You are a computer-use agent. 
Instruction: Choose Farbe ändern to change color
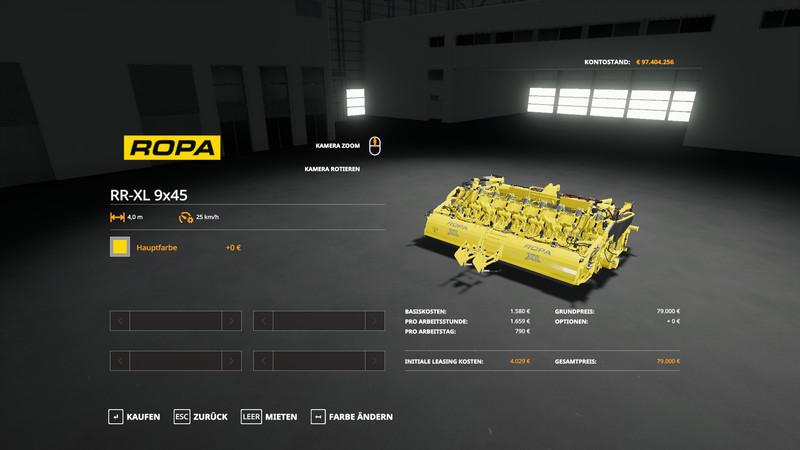tap(351, 416)
